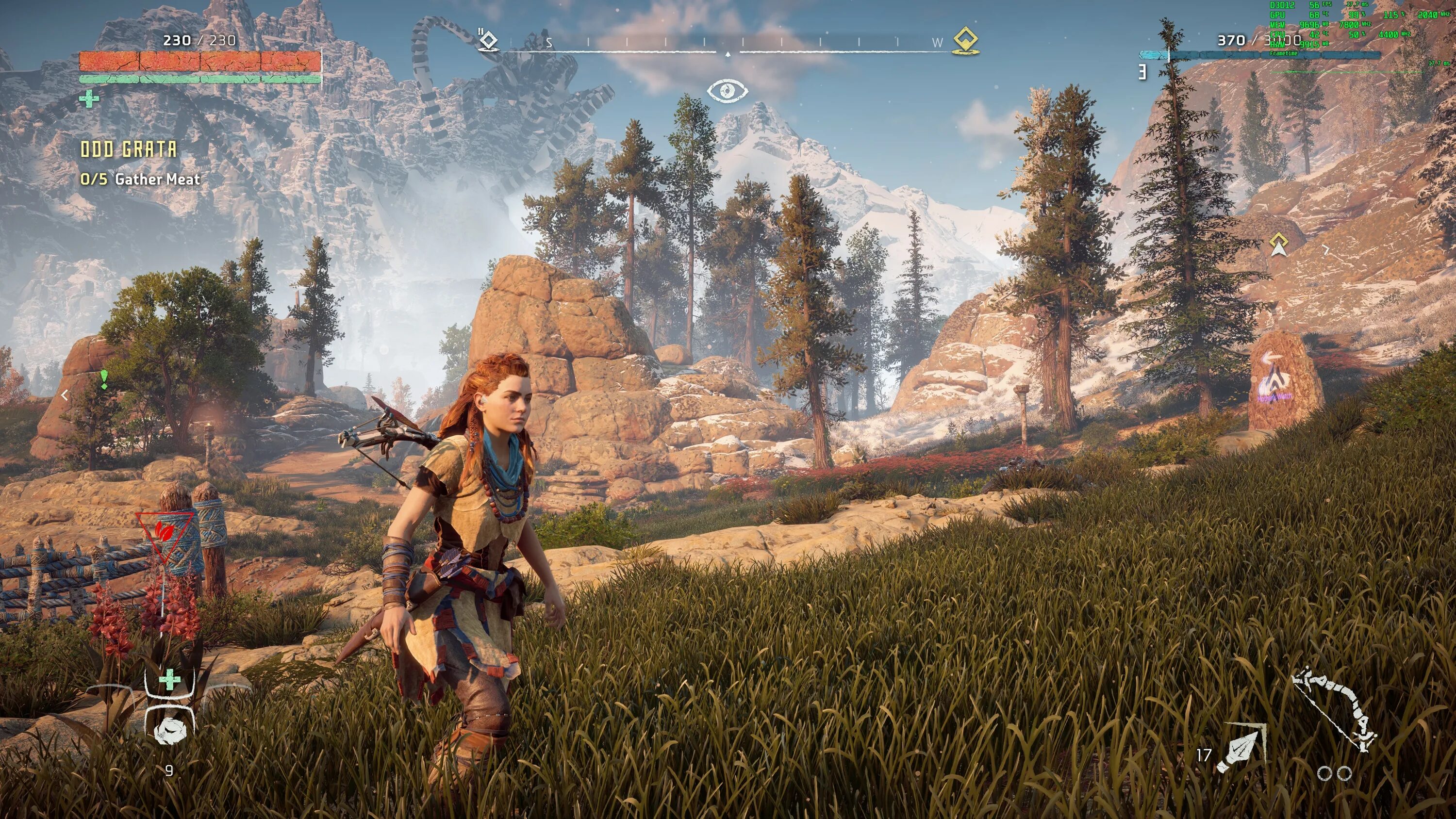The image size is (1456, 819).
Task: Select the Odd Grata quest tracker
Action: pos(129,149)
